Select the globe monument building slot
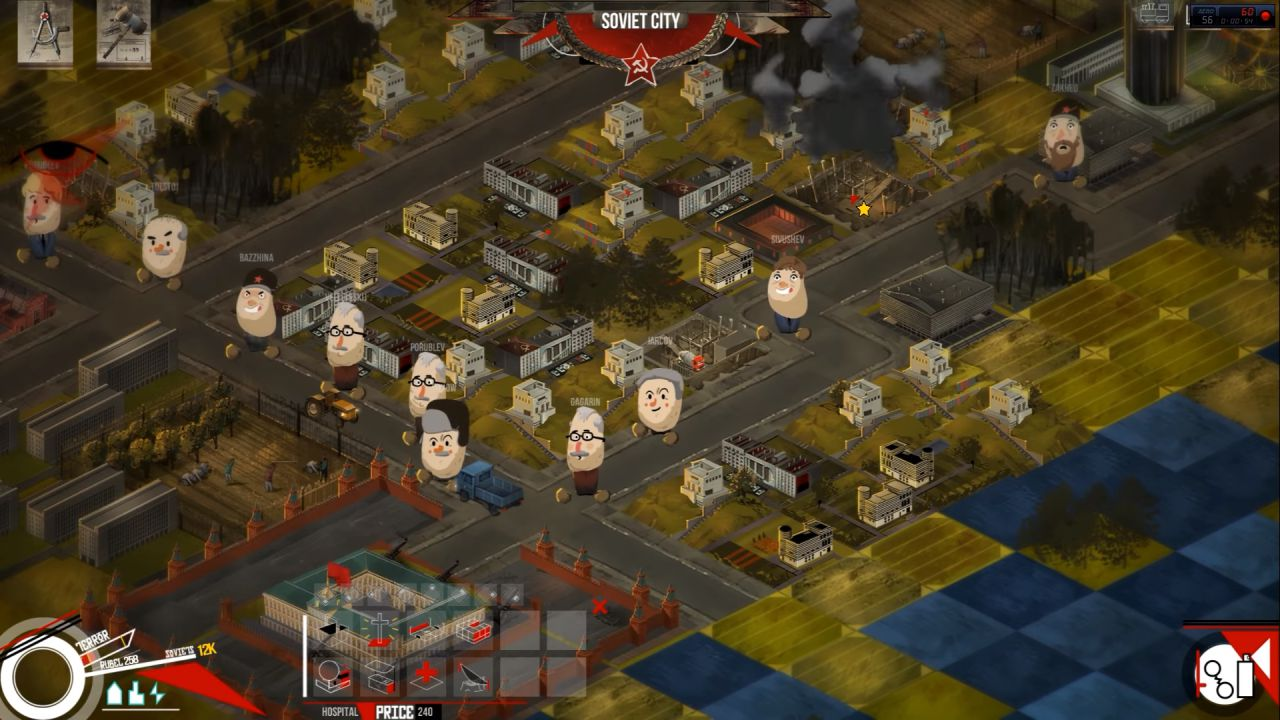This screenshot has width=1280, height=720. click(x=332, y=676)
